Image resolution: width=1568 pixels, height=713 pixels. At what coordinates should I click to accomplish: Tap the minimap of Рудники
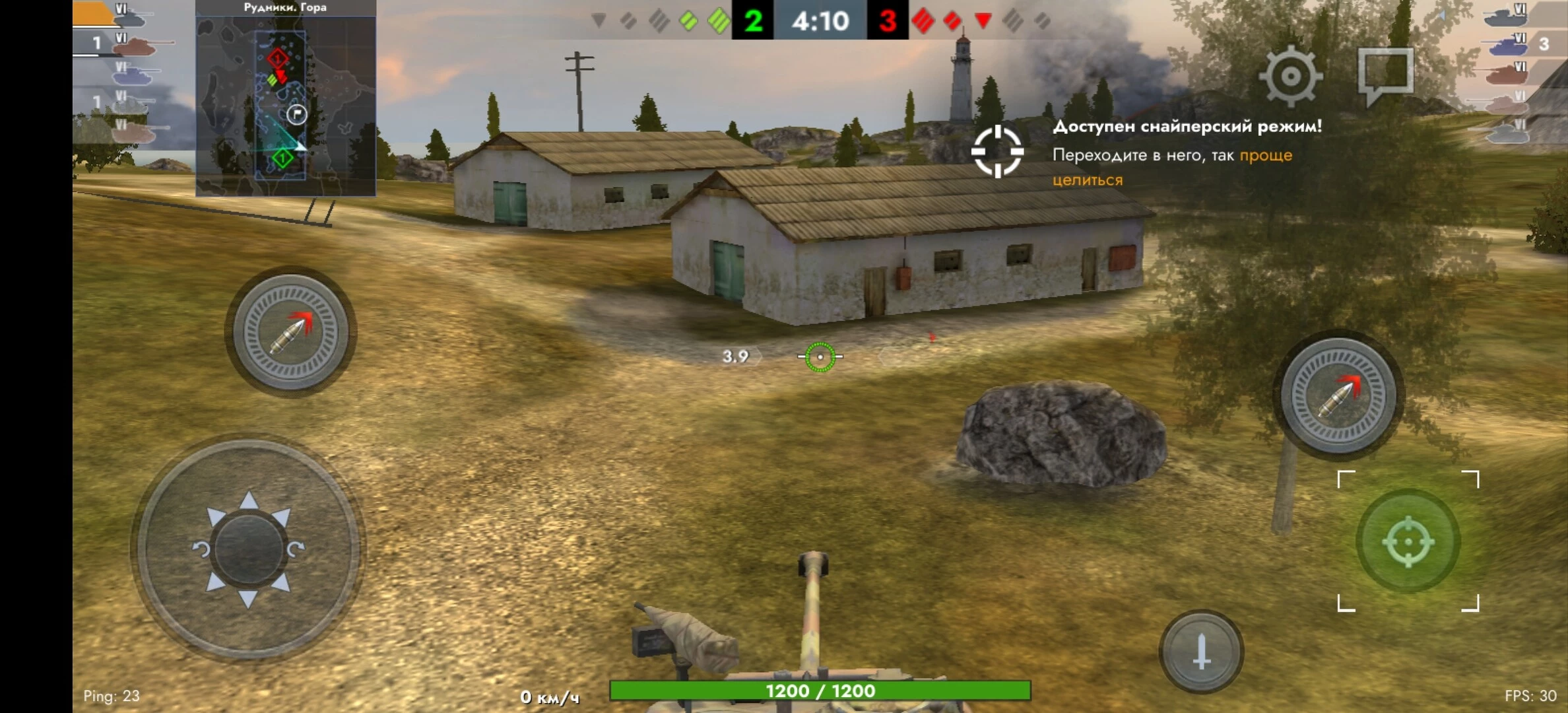click(286, 106)
